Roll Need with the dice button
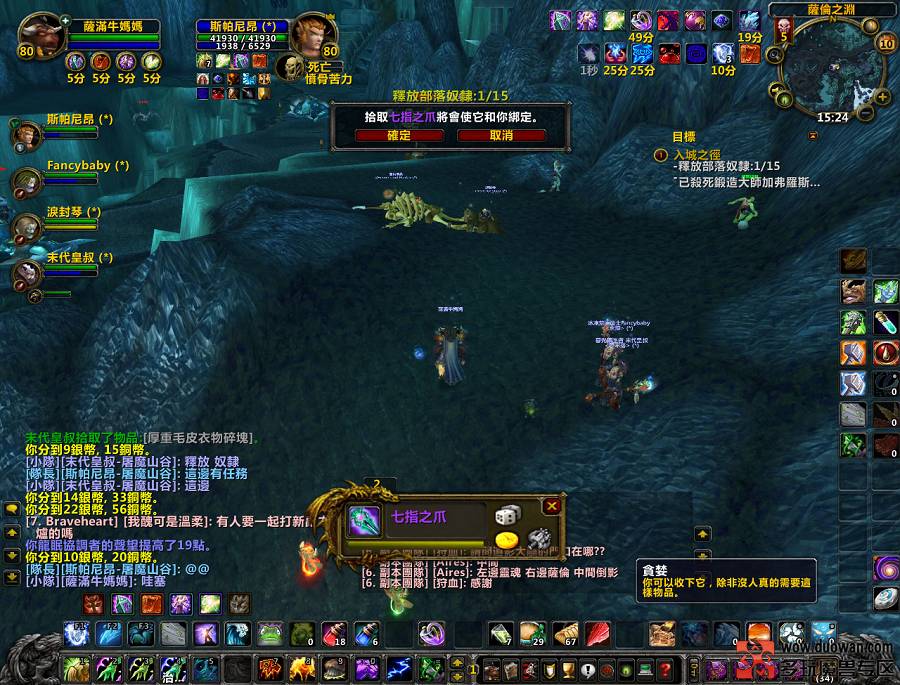 507,516
